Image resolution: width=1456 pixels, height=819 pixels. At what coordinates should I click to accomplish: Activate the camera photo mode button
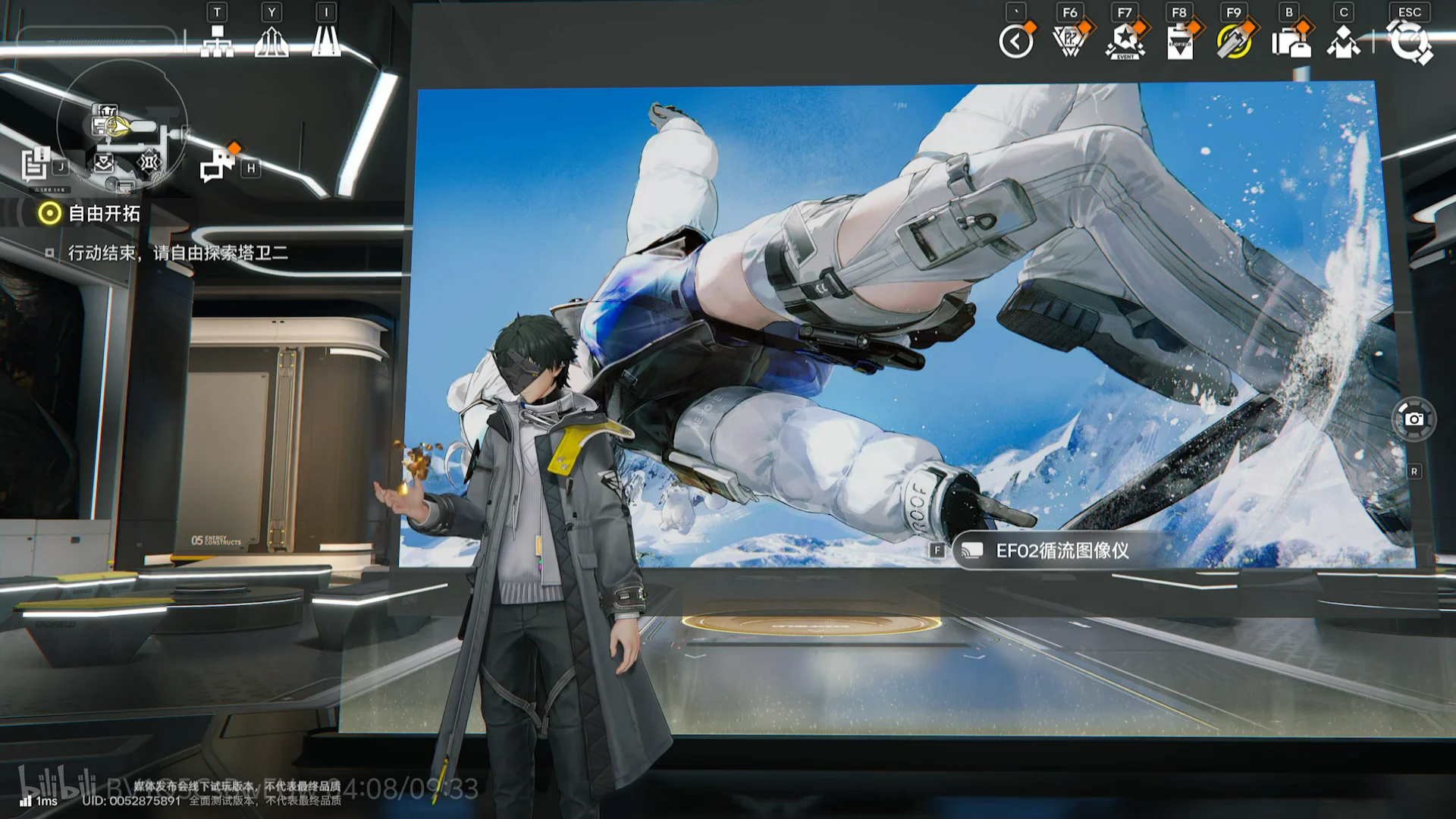(1414, 419)
